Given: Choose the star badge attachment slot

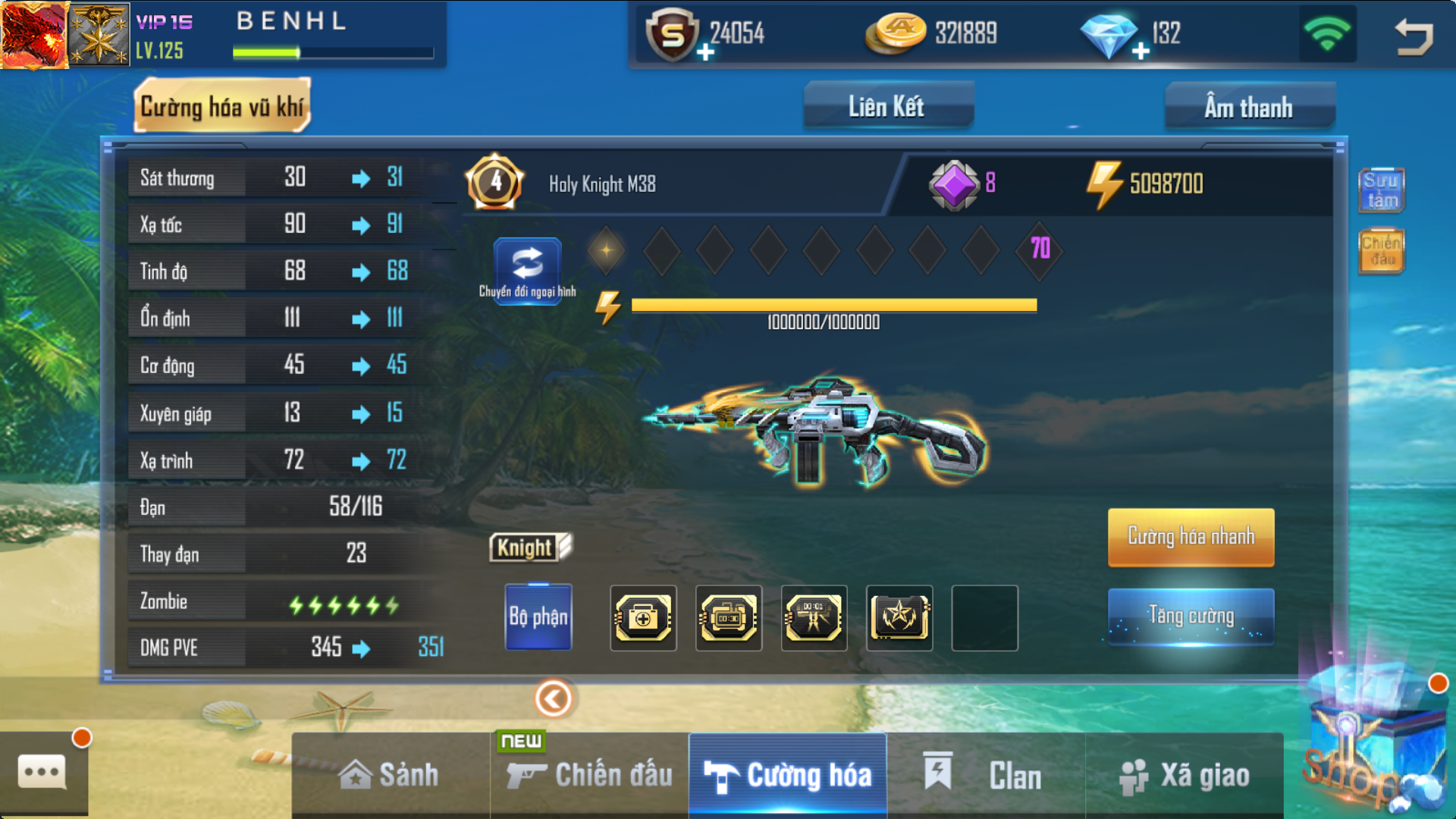Looking at the screenshot, I should [x=899, y=617].
